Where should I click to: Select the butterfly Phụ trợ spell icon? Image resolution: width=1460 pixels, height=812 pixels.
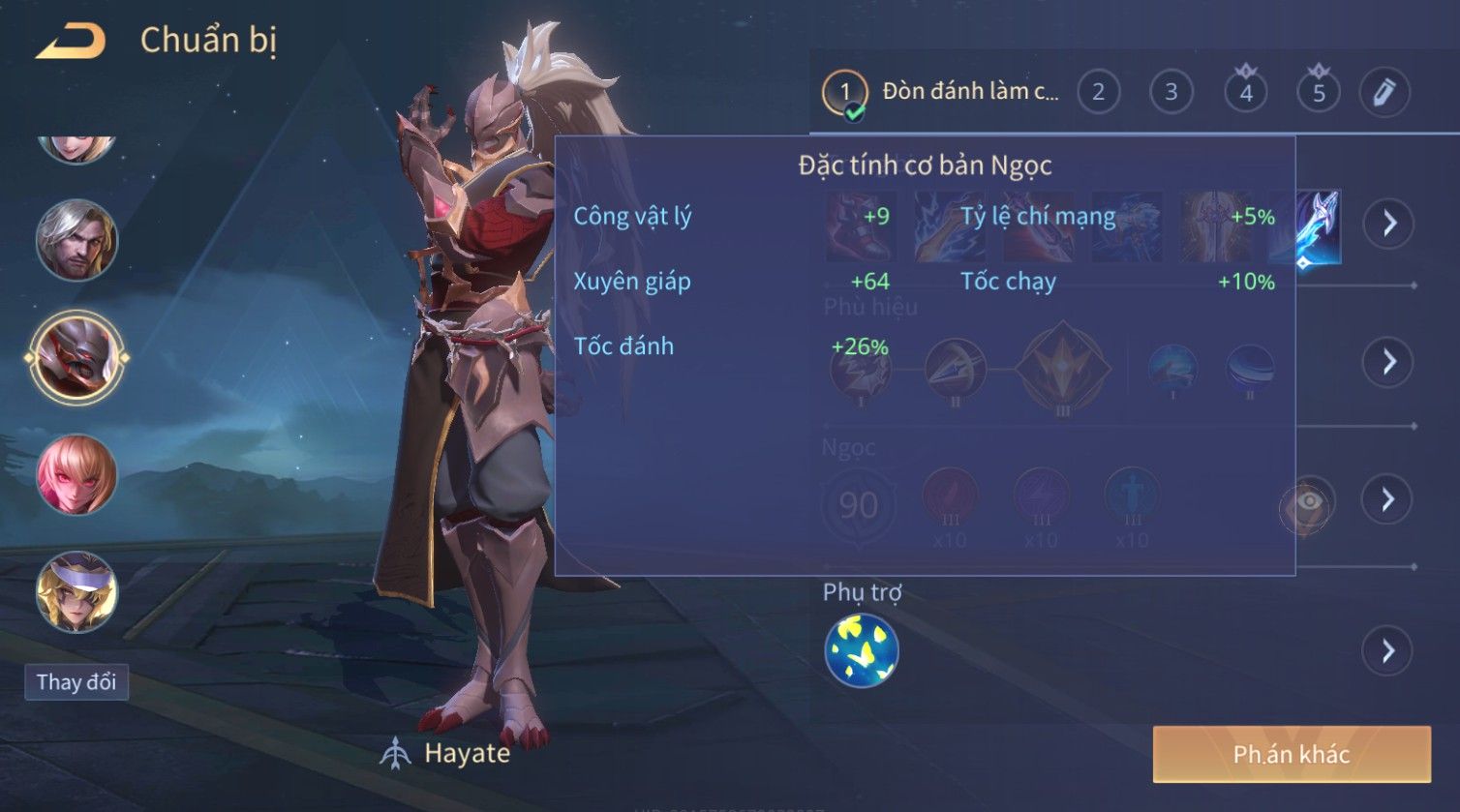[861, 650]
